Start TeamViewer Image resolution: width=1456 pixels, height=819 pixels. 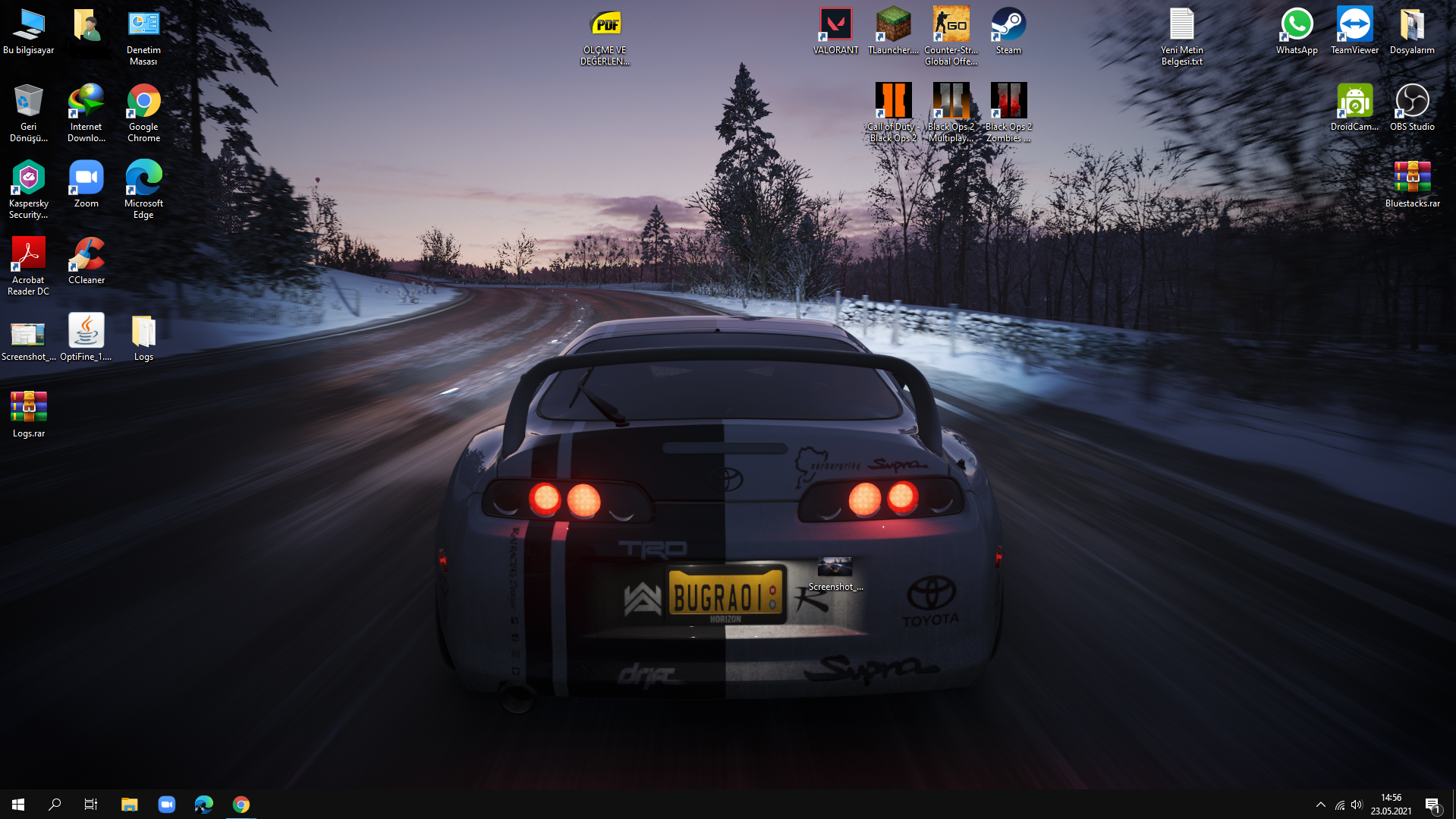coord(1354,24)
